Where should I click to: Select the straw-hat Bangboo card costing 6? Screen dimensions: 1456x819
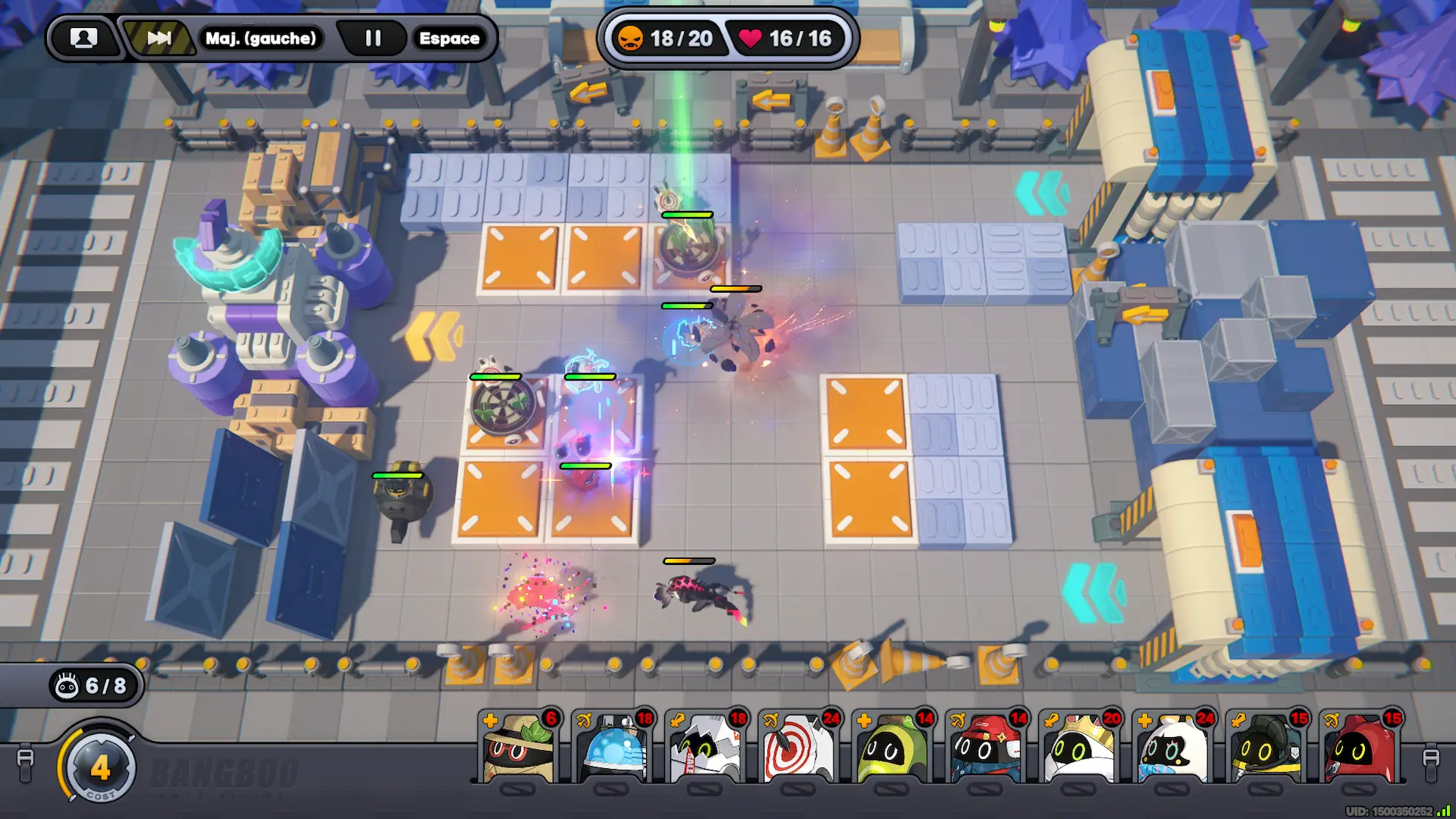tap(520, 748)
